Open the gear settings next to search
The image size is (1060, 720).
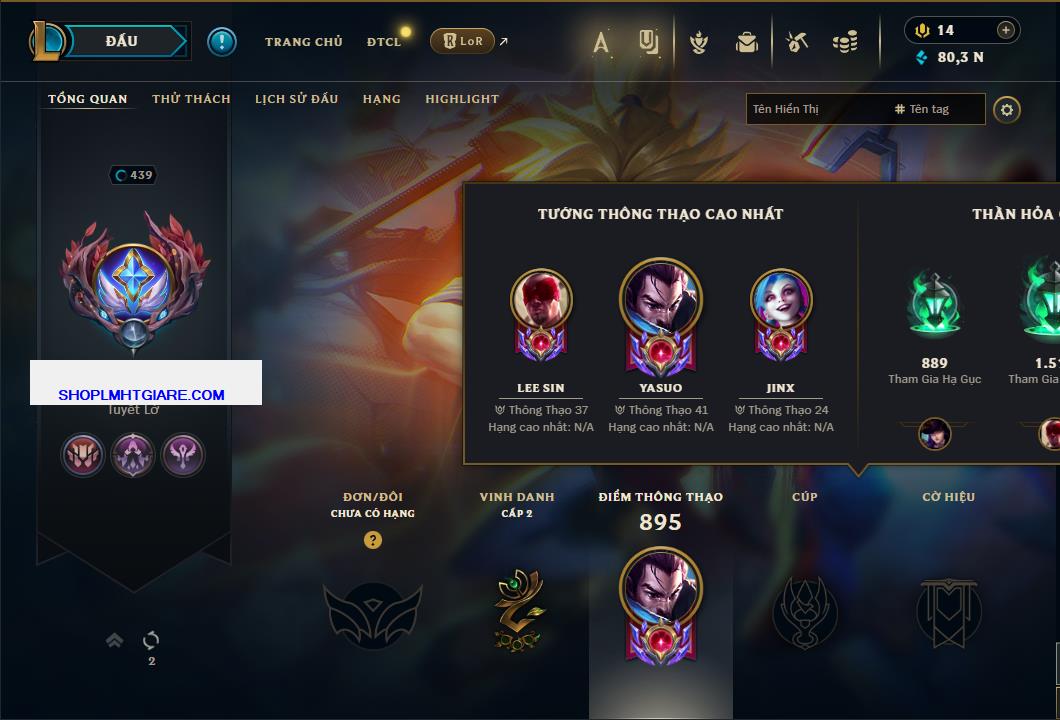coord(1007,109)
